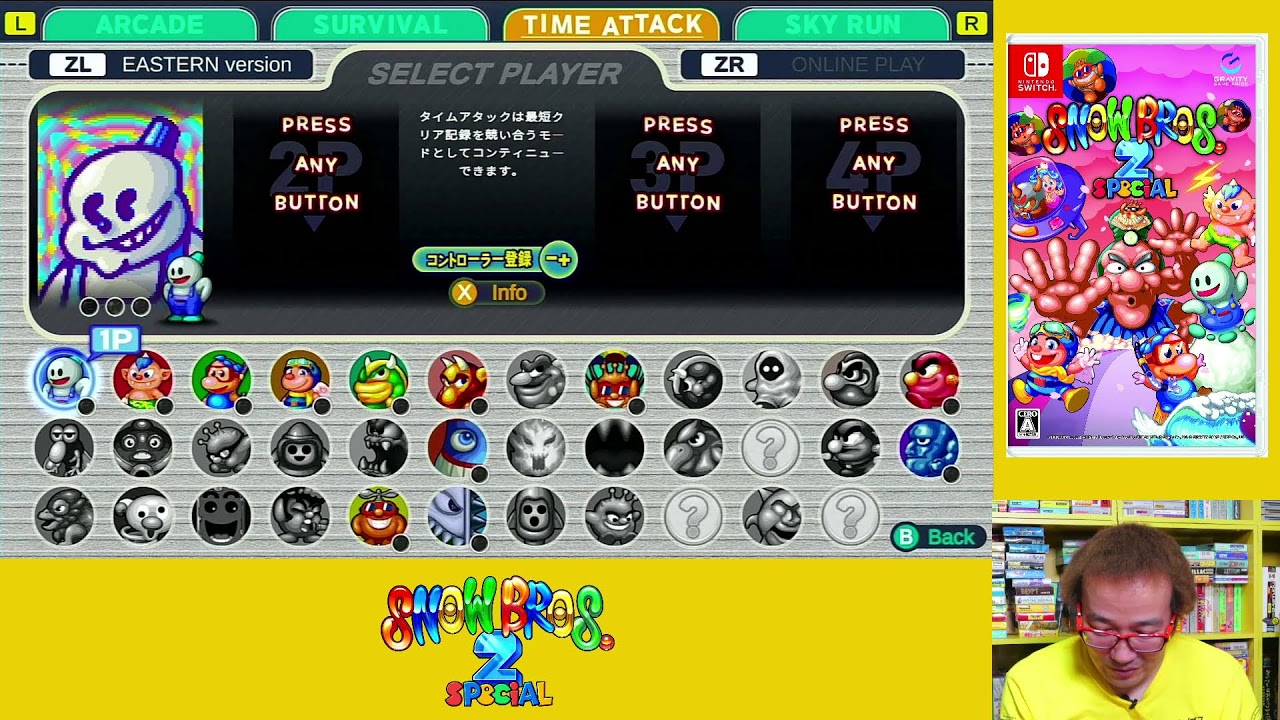Toggle the alternate color dot under the red dragon
Screen dimensions: 1280x720
point(478,404)
